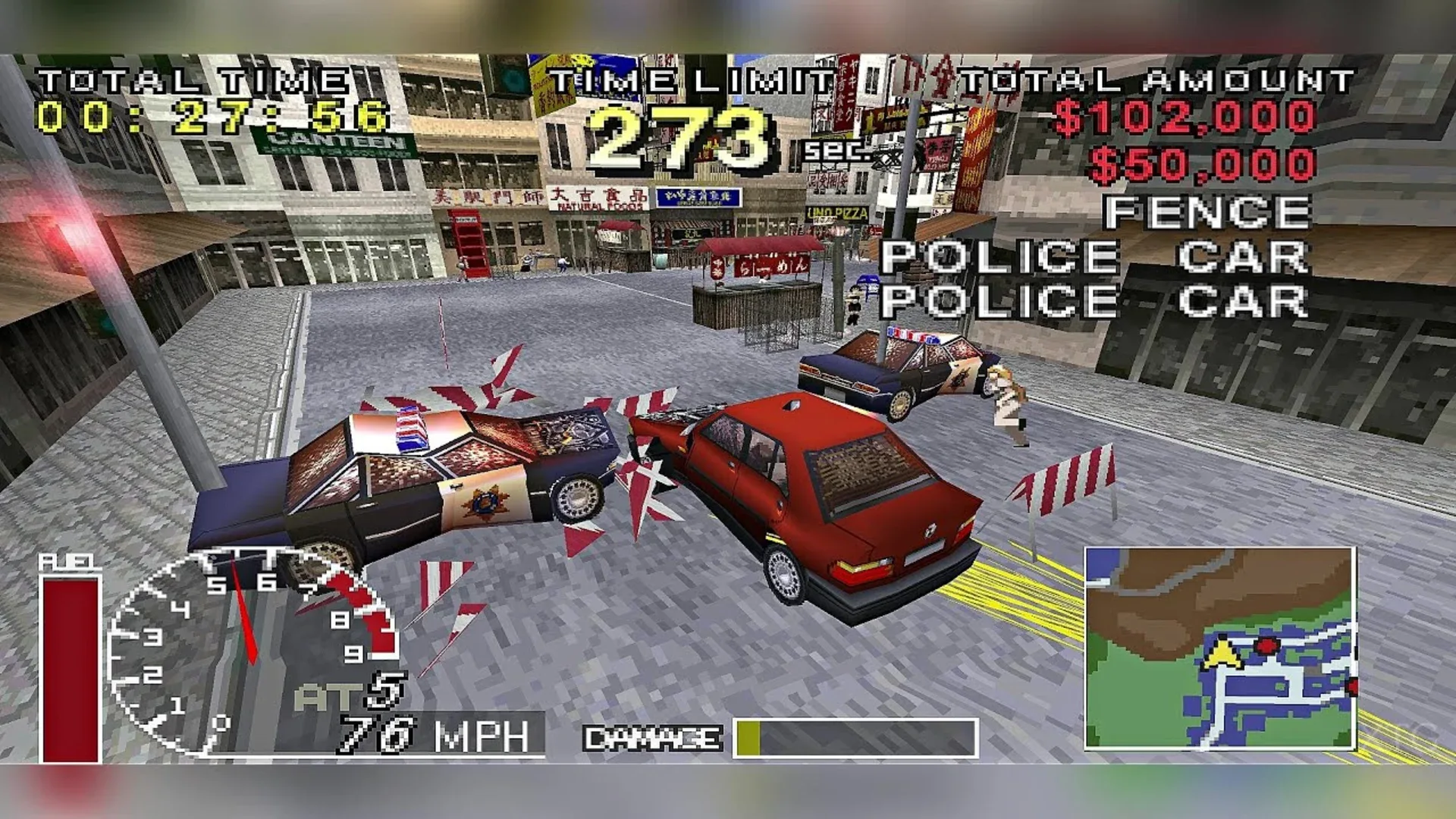
Task: Toggle the TIME LIMIT countdown display
Action: [x=682, y=129]
